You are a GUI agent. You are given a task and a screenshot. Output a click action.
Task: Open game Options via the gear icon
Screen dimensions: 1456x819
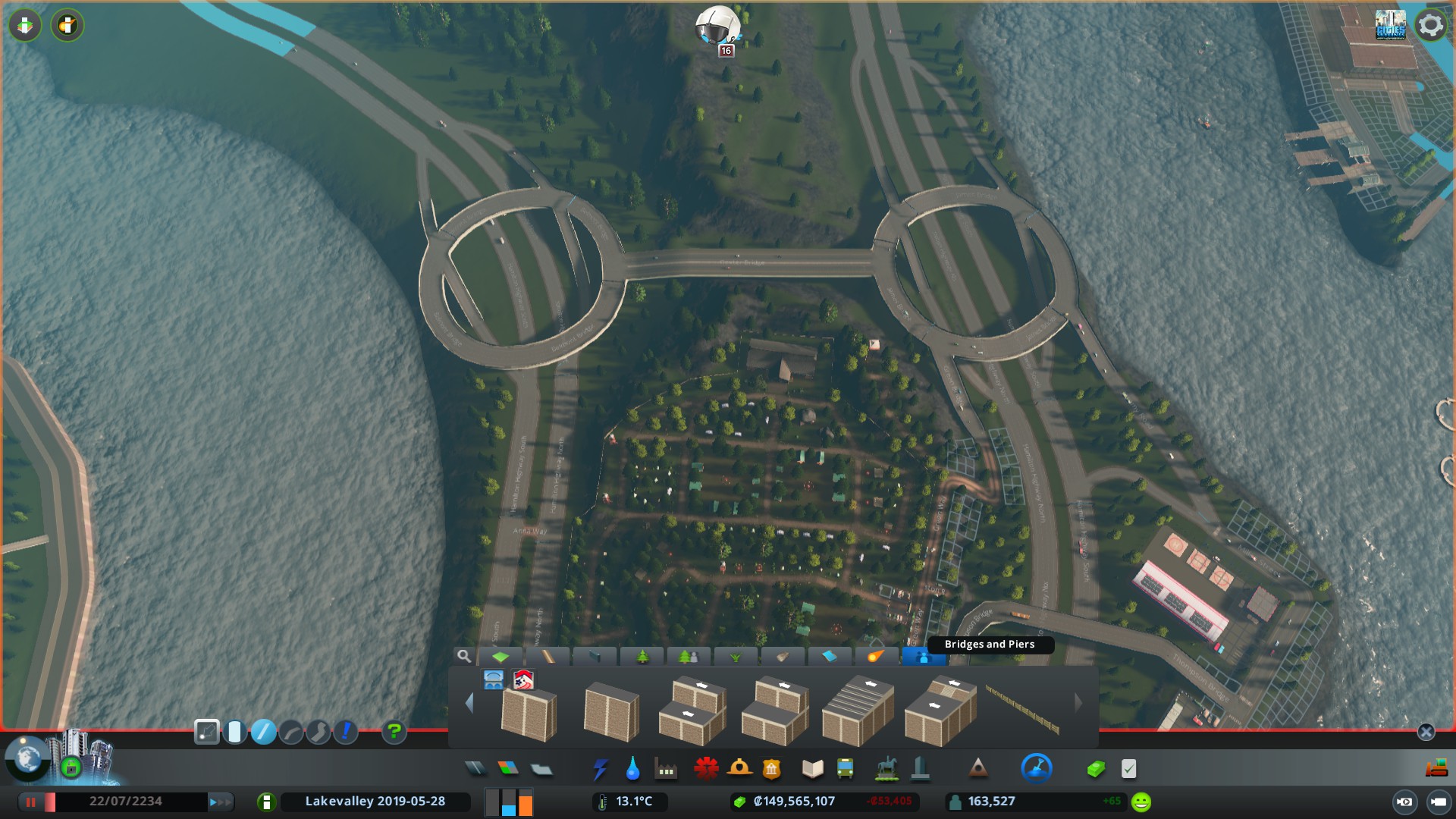[1429, 25]
